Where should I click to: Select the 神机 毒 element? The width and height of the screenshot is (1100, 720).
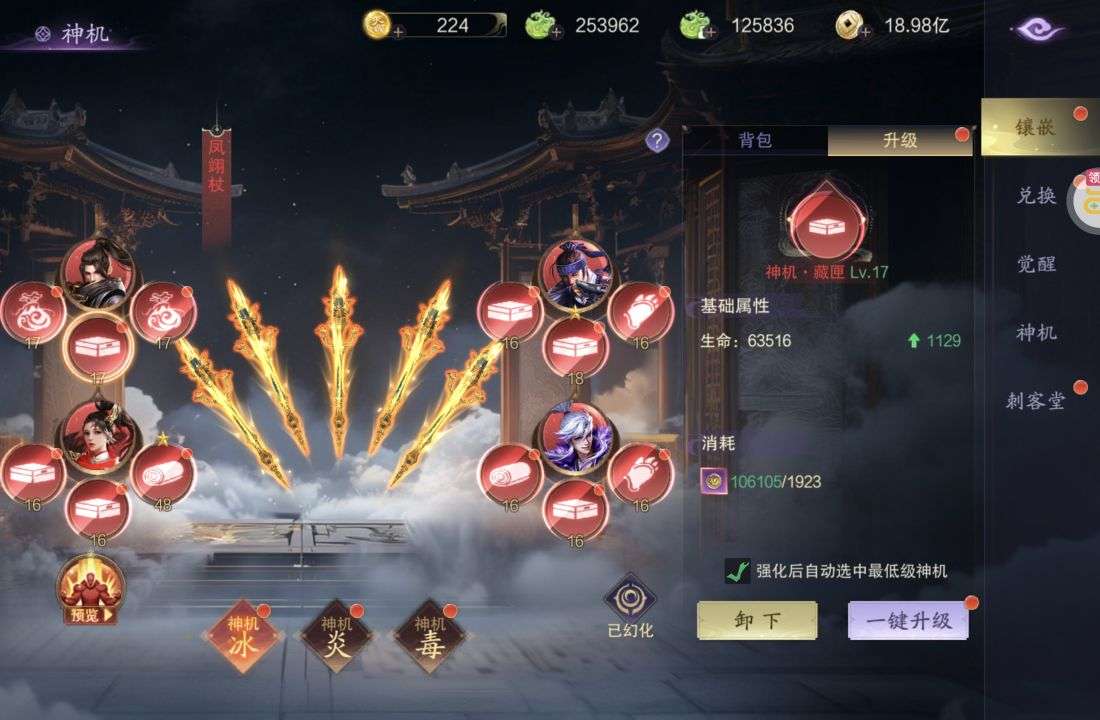coord(429,636)
